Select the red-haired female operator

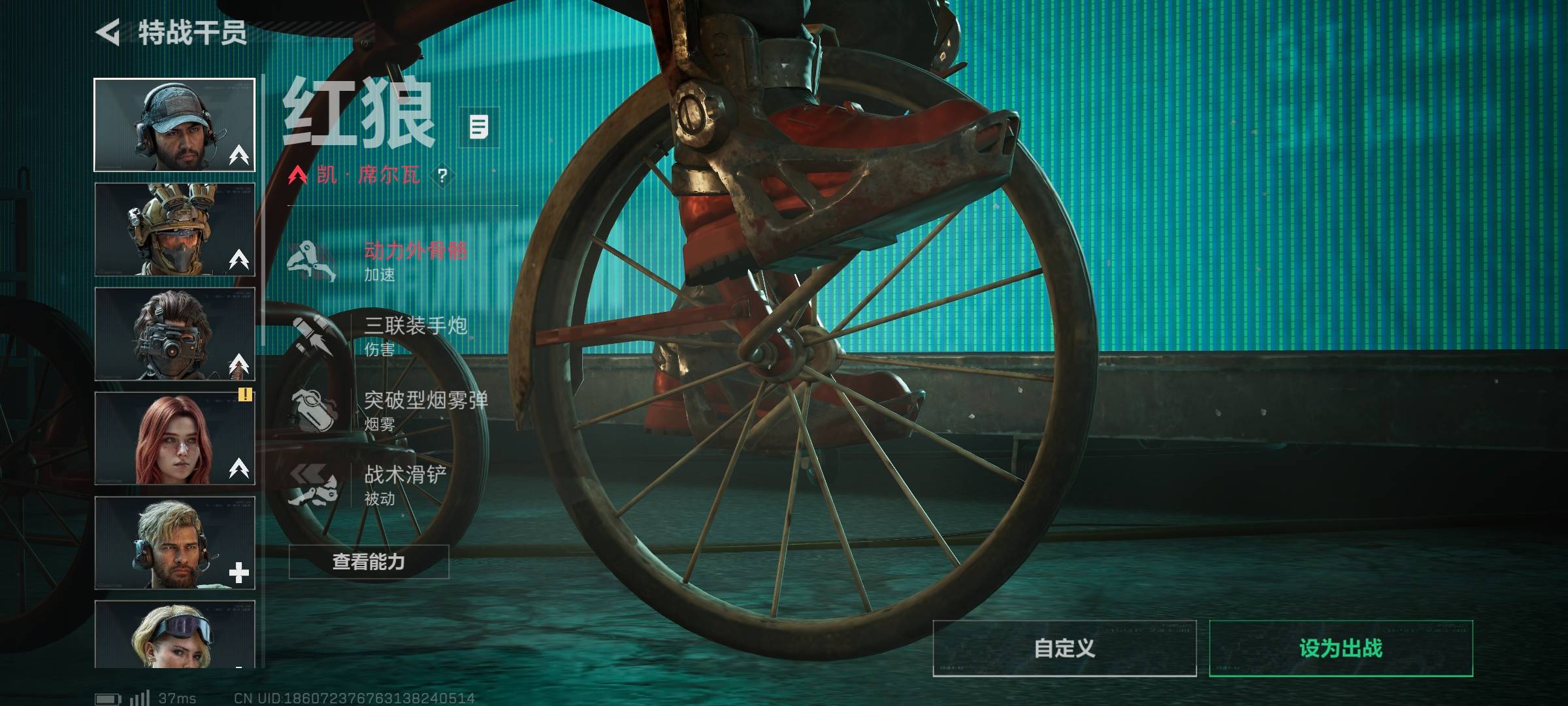click(x=174, y=439)
